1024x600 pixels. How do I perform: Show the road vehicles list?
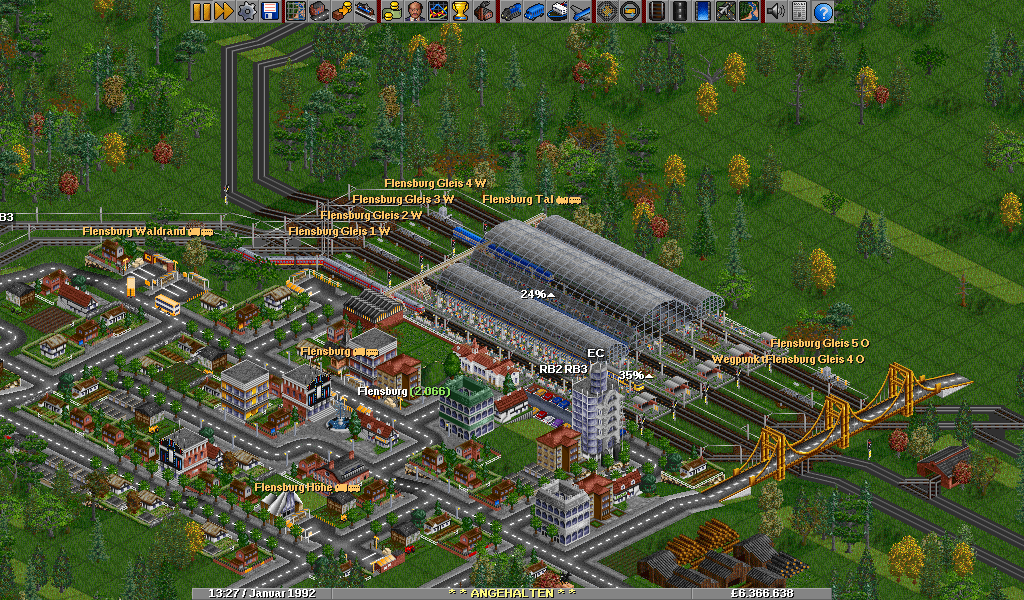point(533,12)
